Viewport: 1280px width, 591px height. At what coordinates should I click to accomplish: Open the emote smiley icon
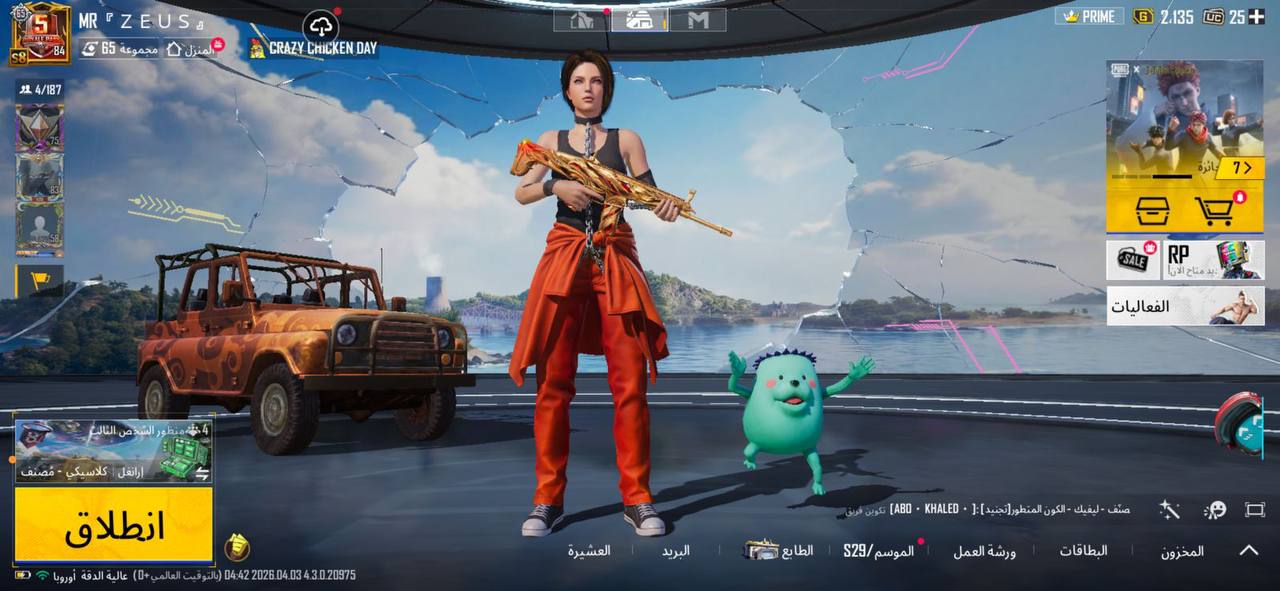pyautogui.click(x=1215, y=510)
